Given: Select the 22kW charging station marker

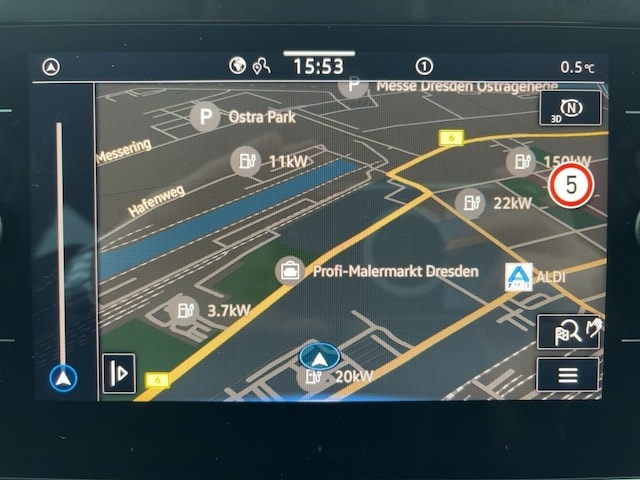Looking at the screenshot, I should (x=469, y=203).
